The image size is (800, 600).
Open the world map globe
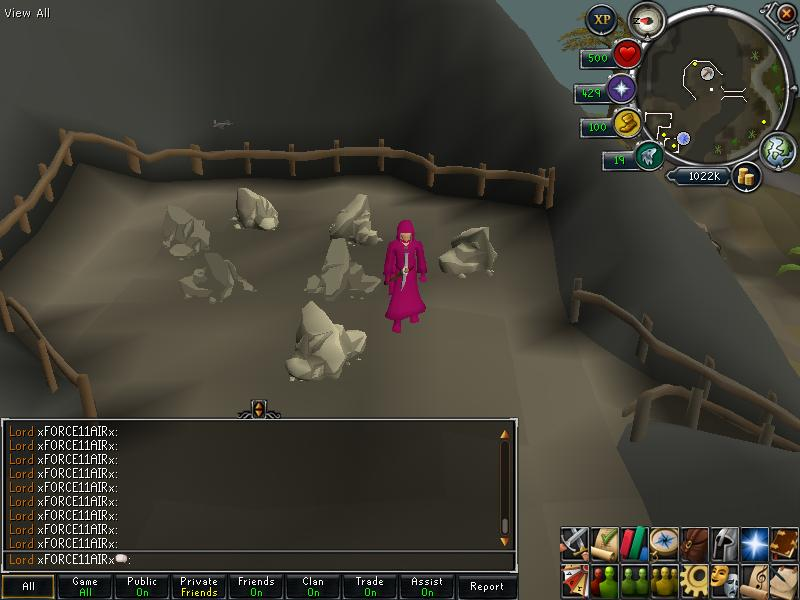[776, 148]
